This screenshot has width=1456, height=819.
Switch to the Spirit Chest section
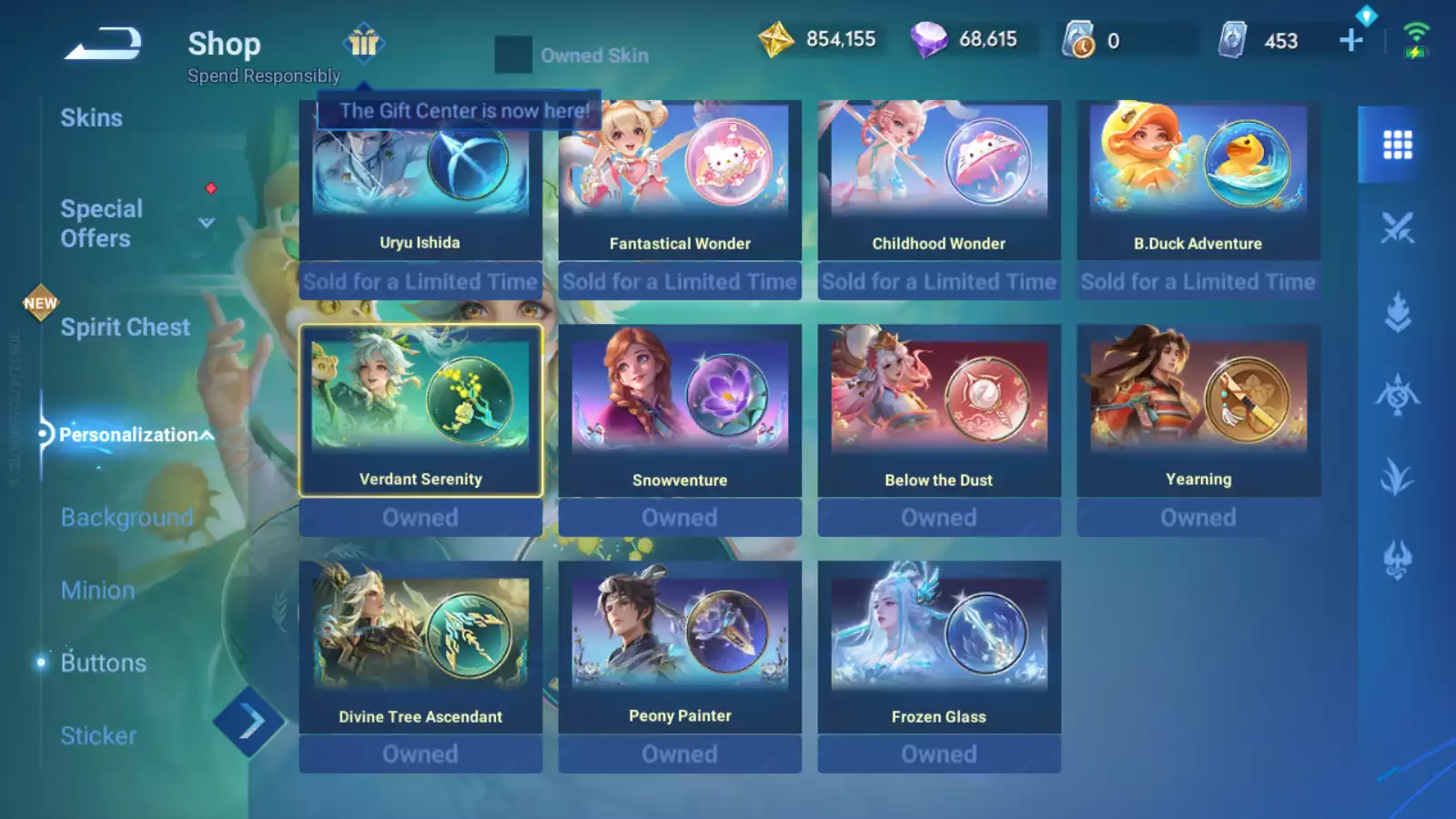125,328
